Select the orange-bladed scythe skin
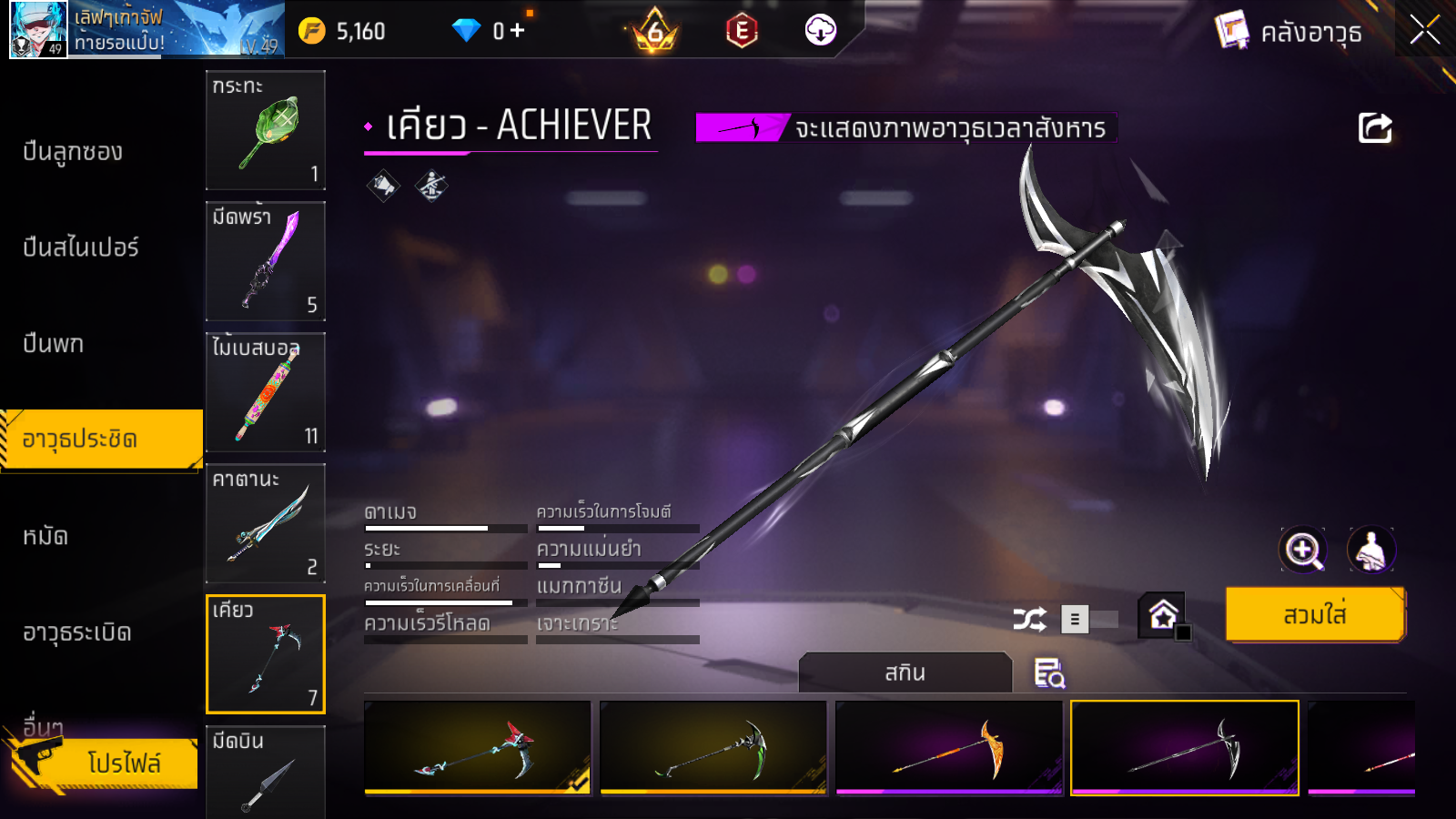 949,747
